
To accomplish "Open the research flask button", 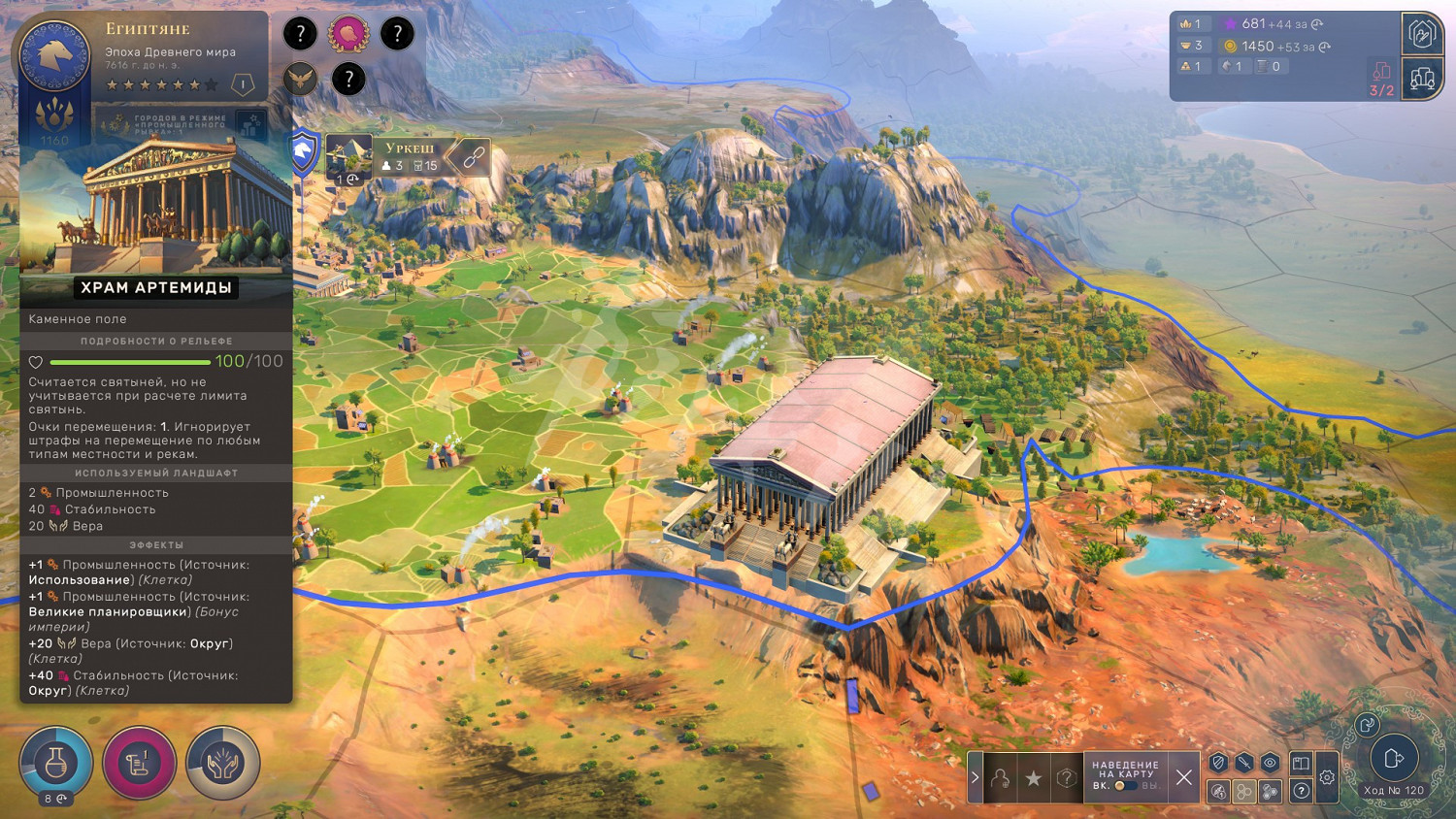I will tap(56, 763).
